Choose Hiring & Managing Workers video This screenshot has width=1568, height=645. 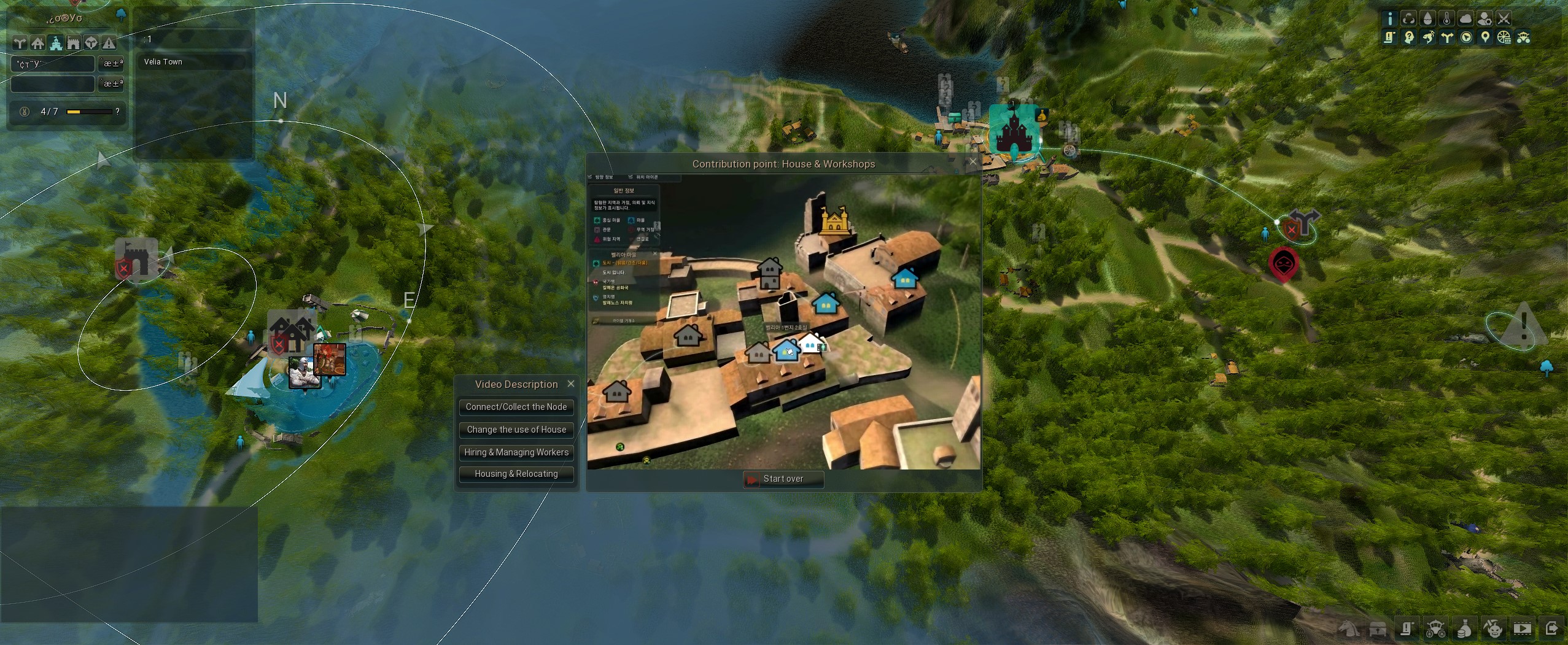[x=516, y=452]
